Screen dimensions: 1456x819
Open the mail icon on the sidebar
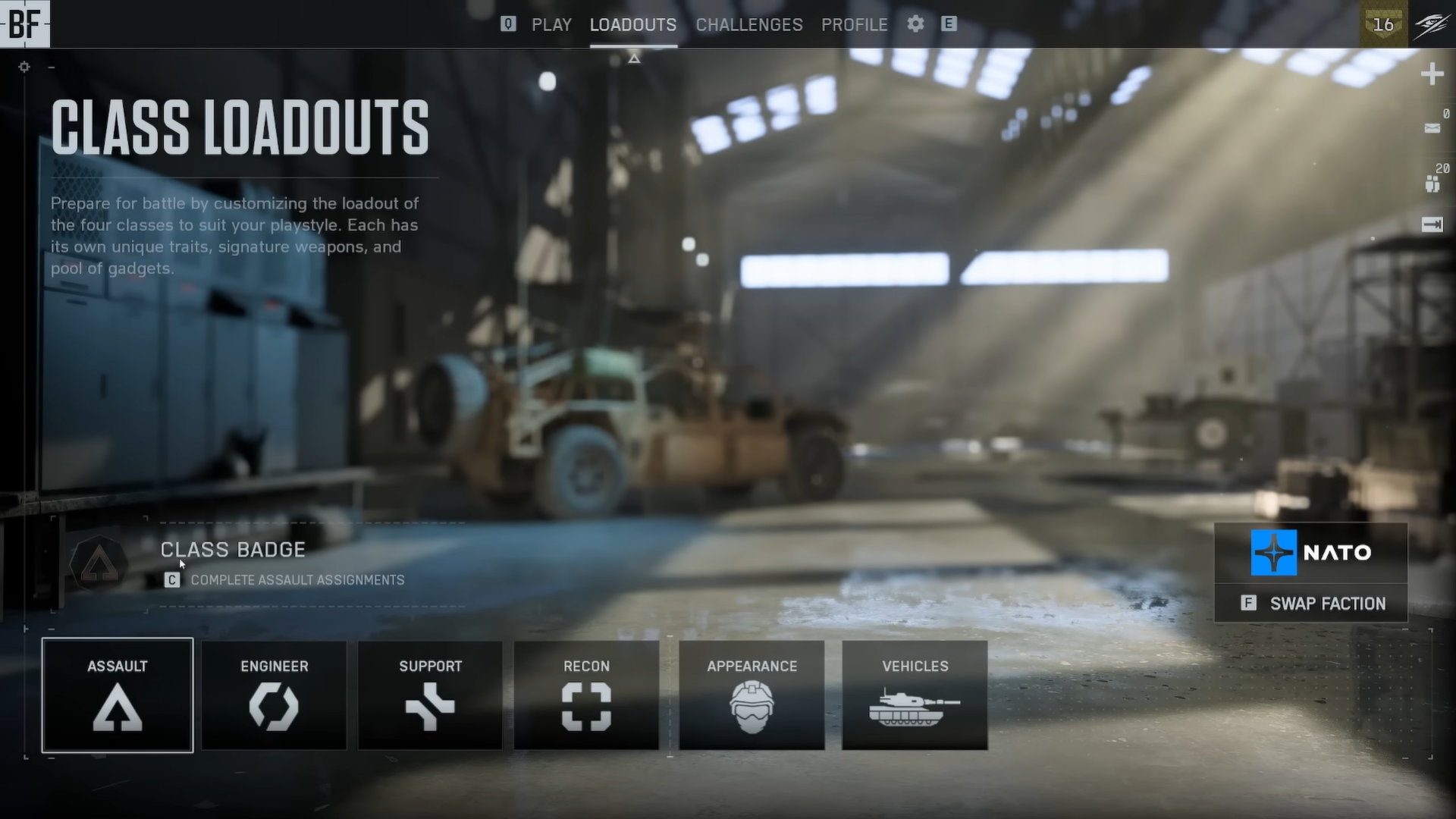coord(1432,128)
